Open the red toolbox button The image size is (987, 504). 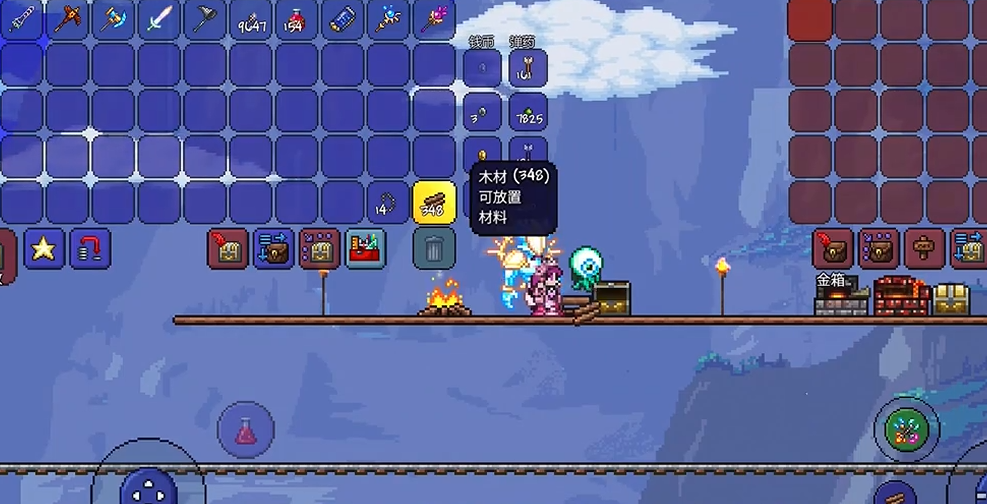click(x=366, y=248)
